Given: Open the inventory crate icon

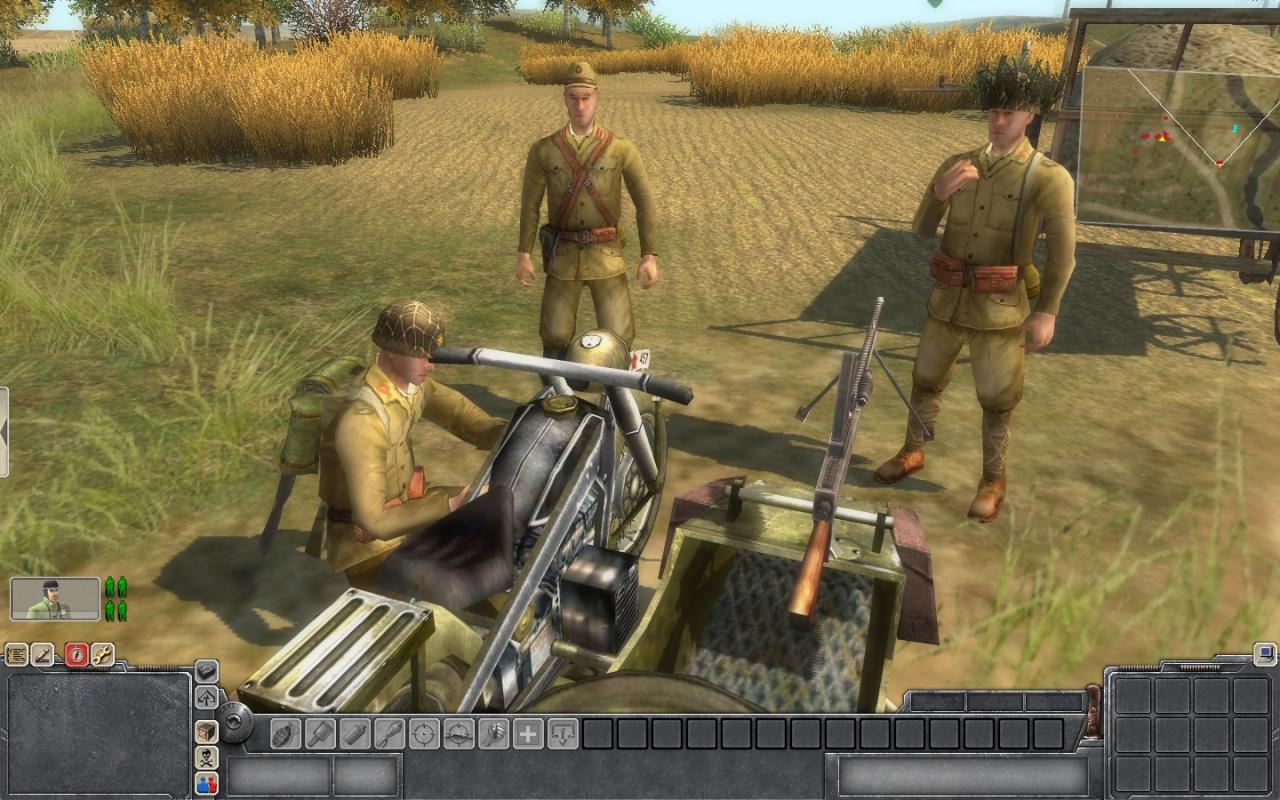Looking at the screenshot, I should [x=205, y=732].
